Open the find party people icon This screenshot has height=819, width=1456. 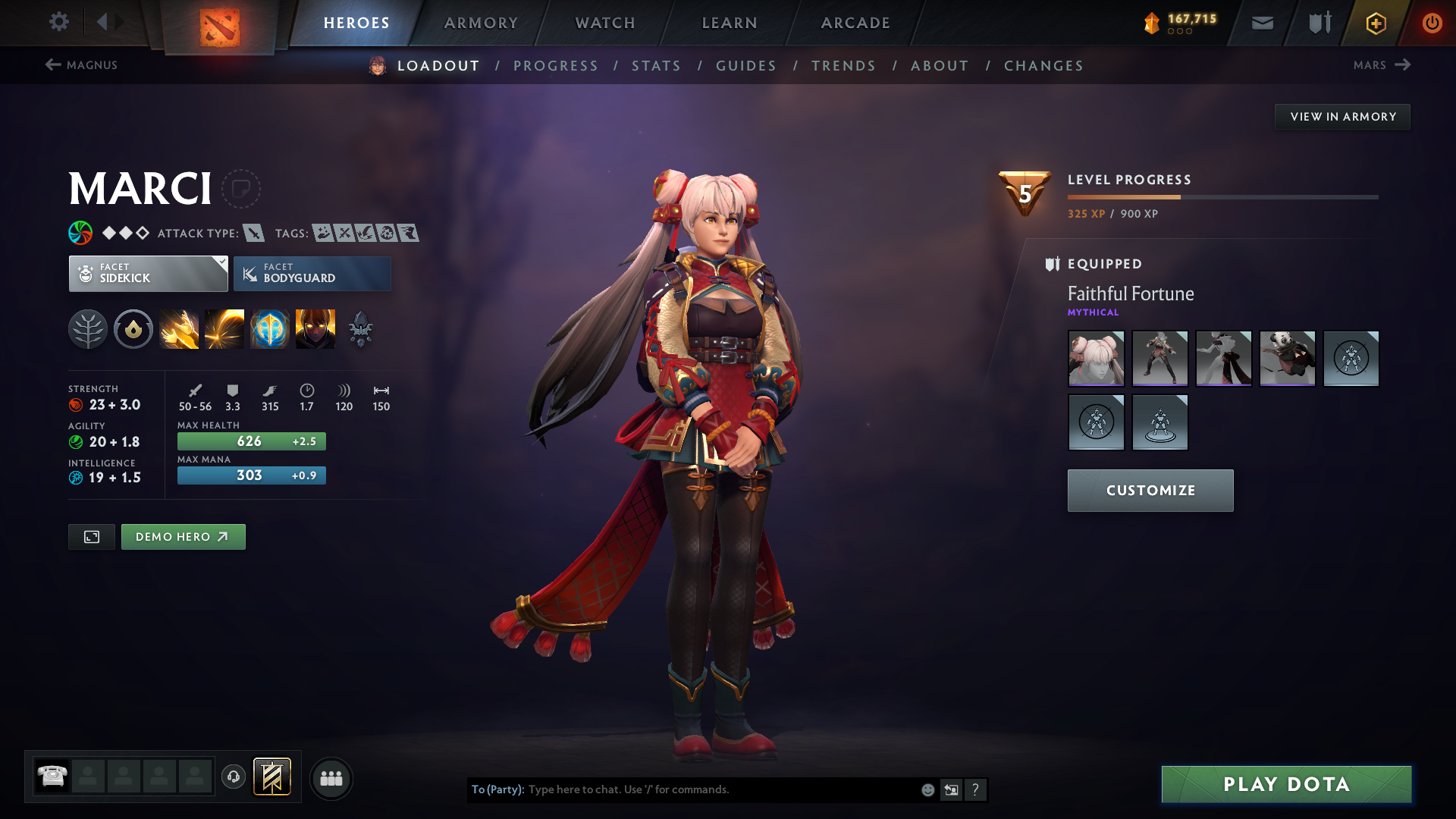[x=331, y=778]
